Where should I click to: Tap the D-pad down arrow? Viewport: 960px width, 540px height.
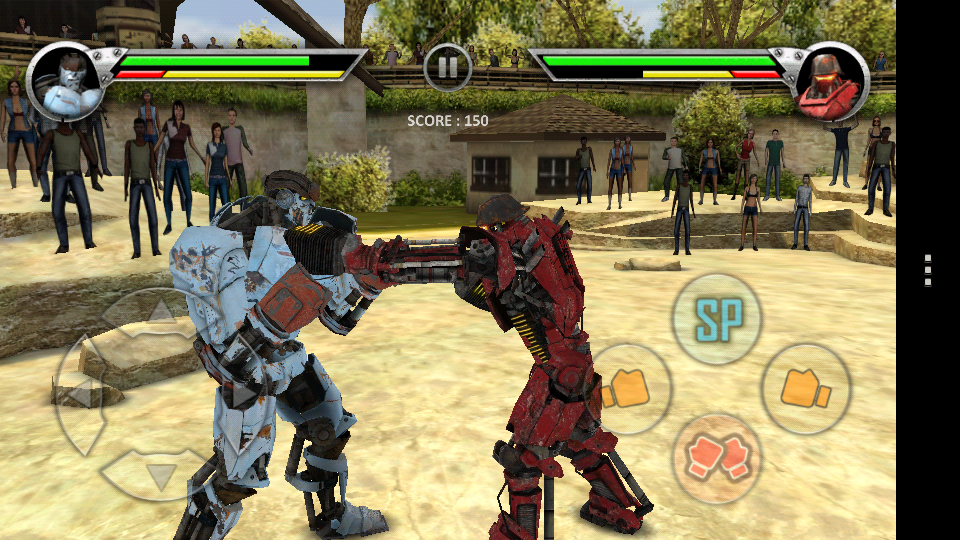(x=160, y=473)
